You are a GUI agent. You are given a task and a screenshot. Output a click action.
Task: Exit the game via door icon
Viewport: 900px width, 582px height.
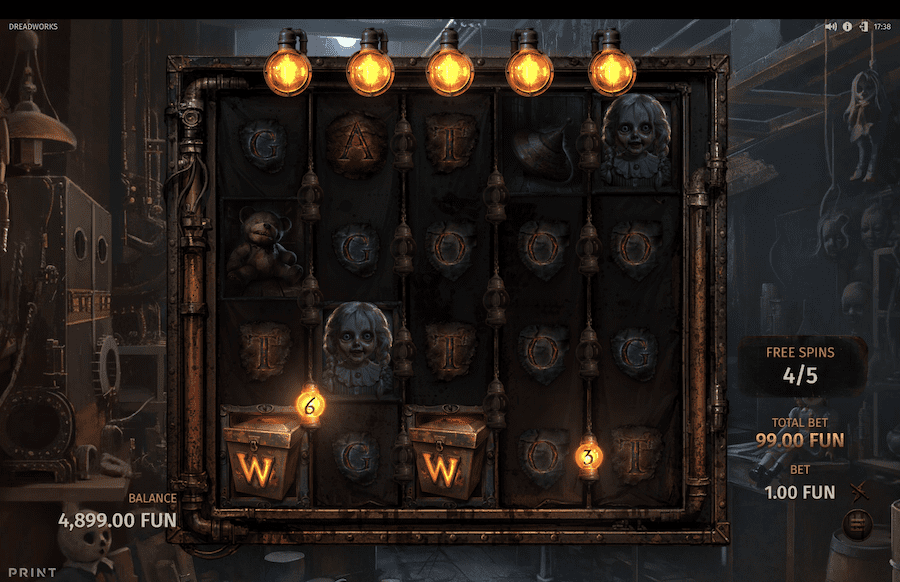tap(862, 27)
